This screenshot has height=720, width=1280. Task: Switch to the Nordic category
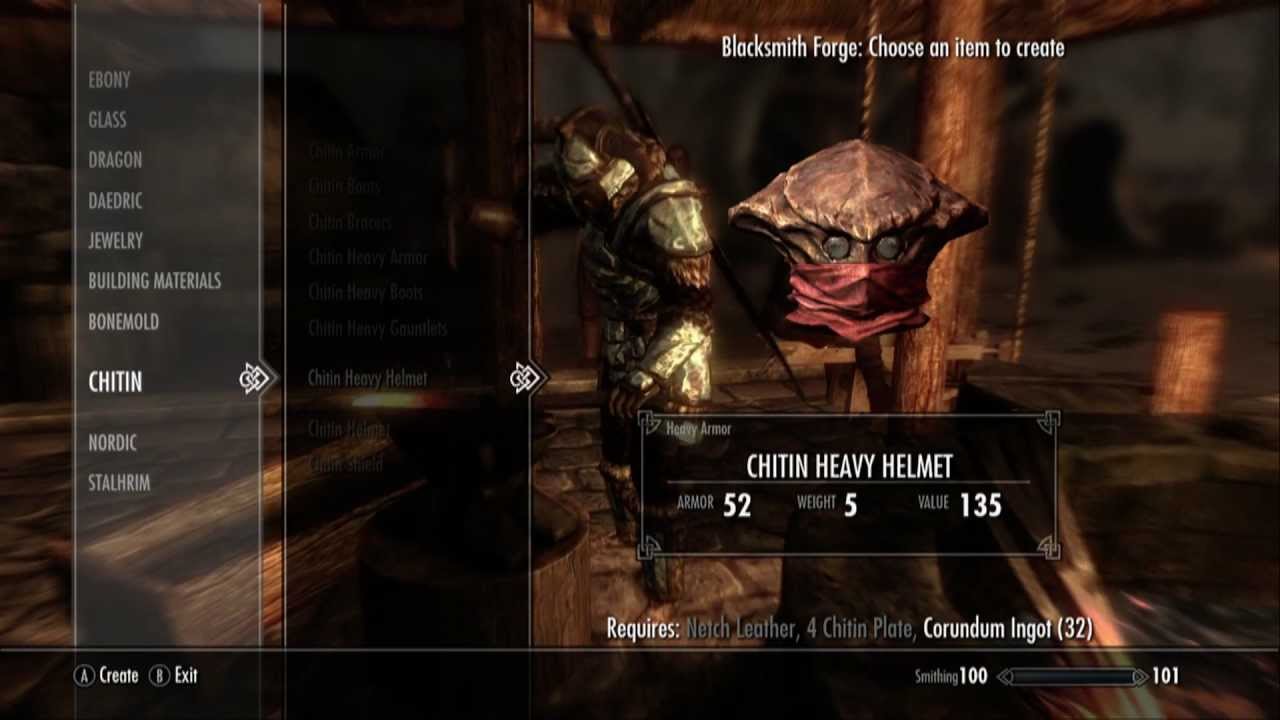click(112, 442)
